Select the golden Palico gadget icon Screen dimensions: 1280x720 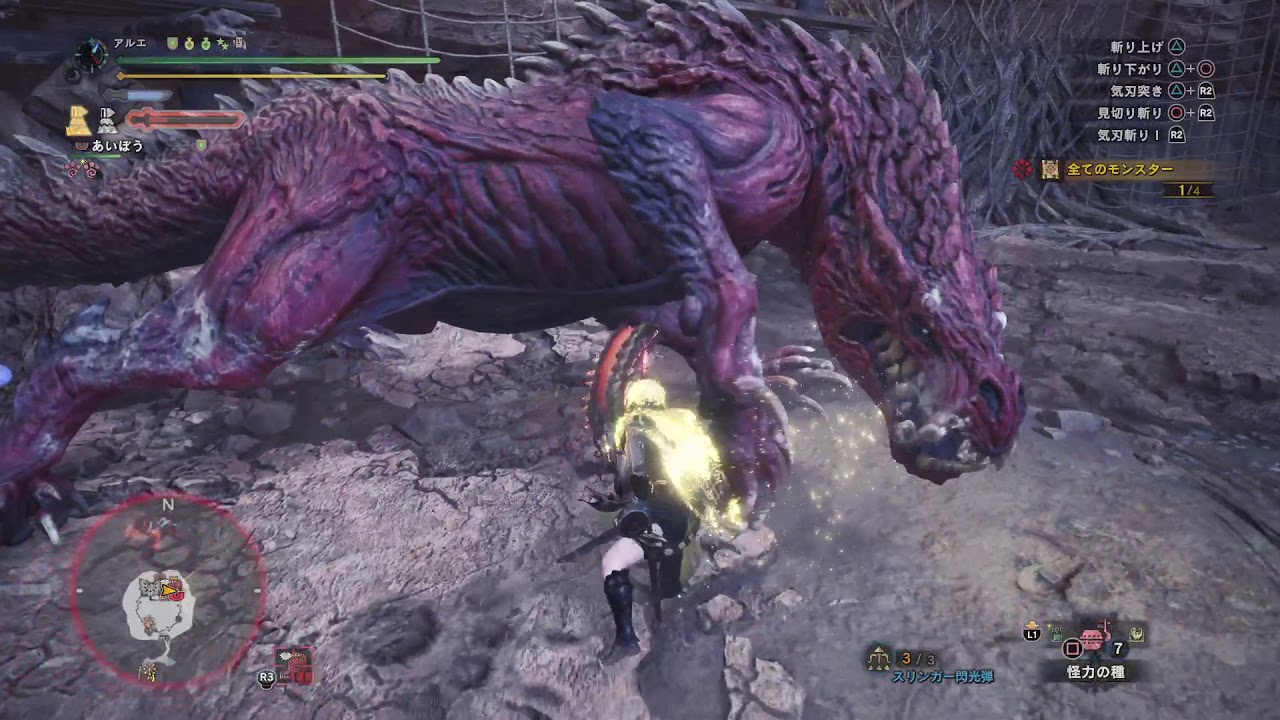coord(78,121)
